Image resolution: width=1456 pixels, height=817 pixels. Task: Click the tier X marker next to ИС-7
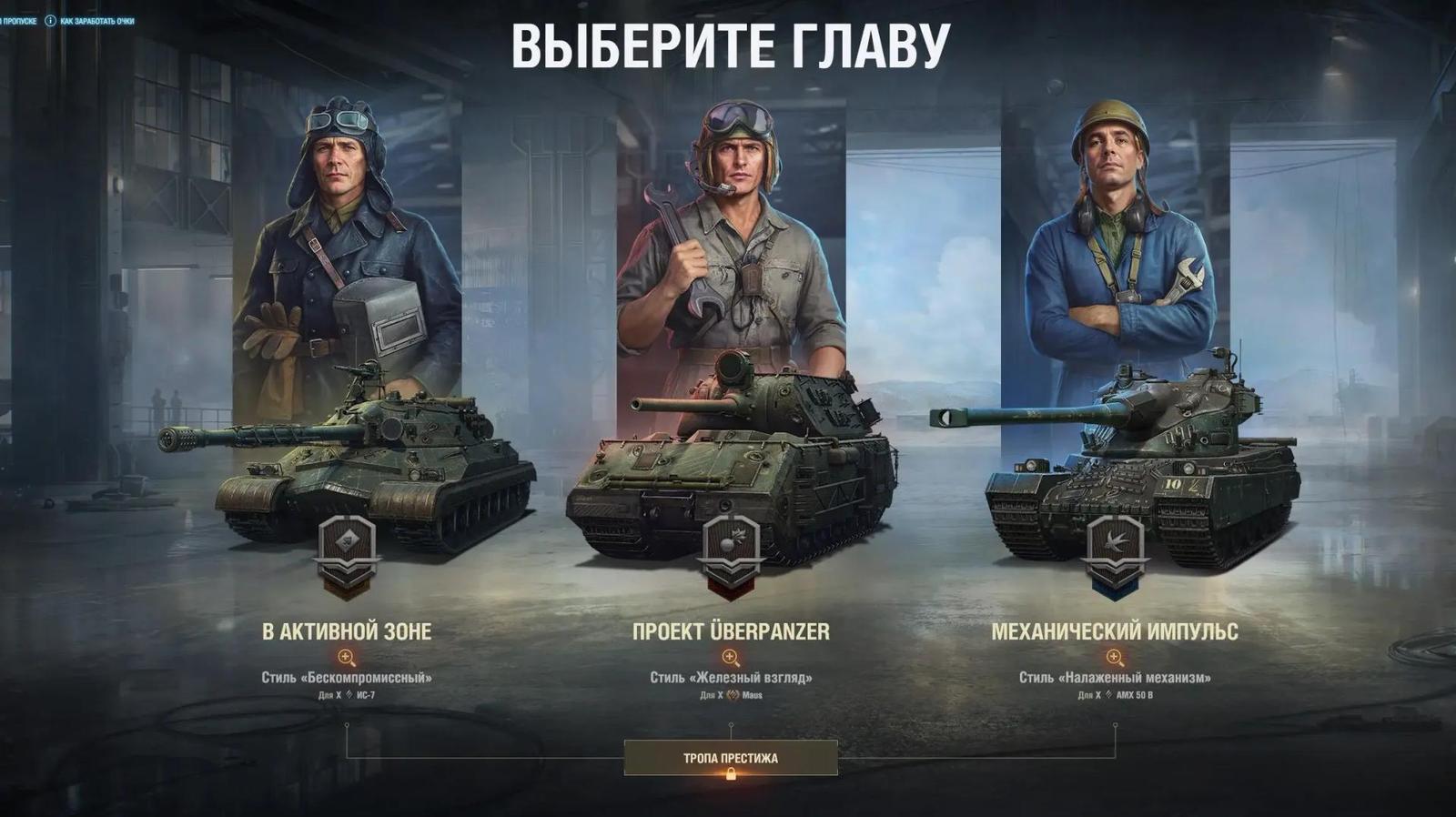[x=338, y=694]
